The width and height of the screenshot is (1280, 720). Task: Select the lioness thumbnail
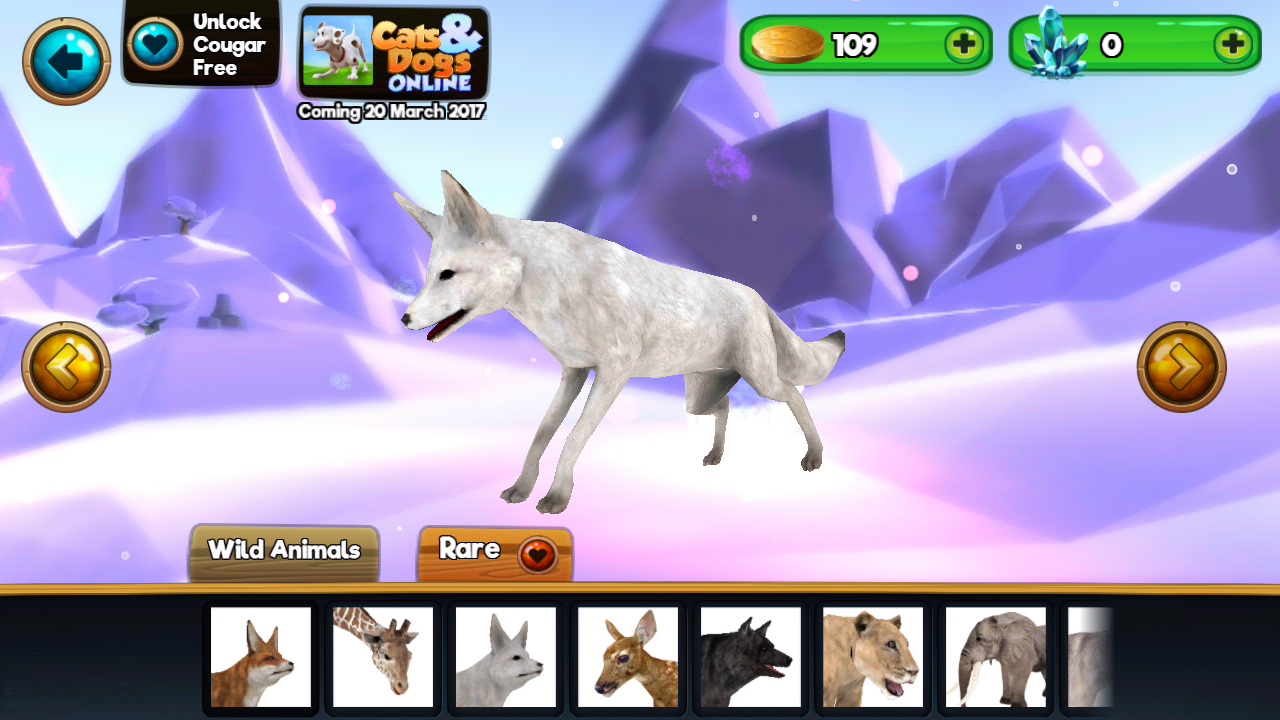click(873, 657)
